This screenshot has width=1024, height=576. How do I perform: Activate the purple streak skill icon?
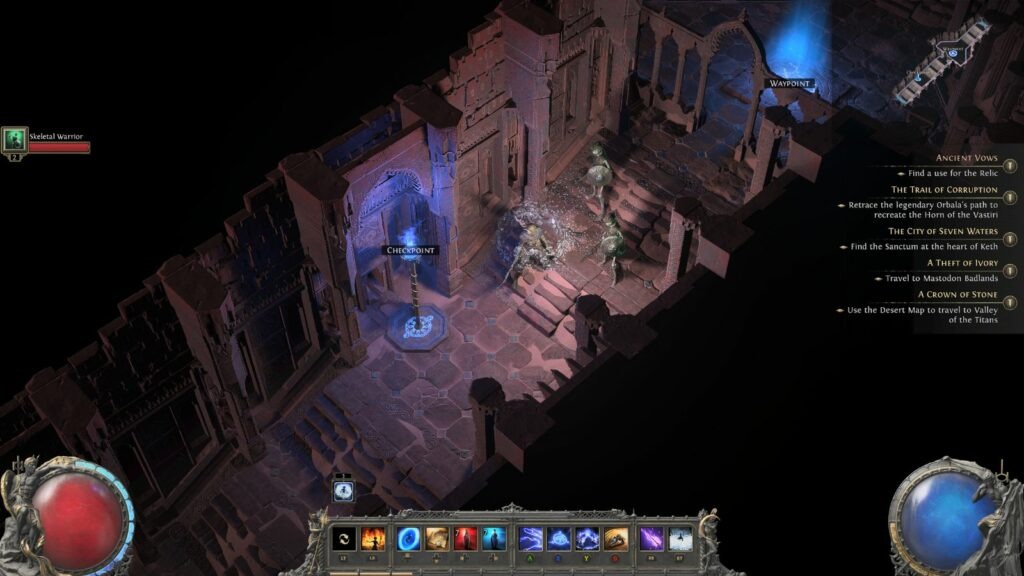tap(652, 538)
